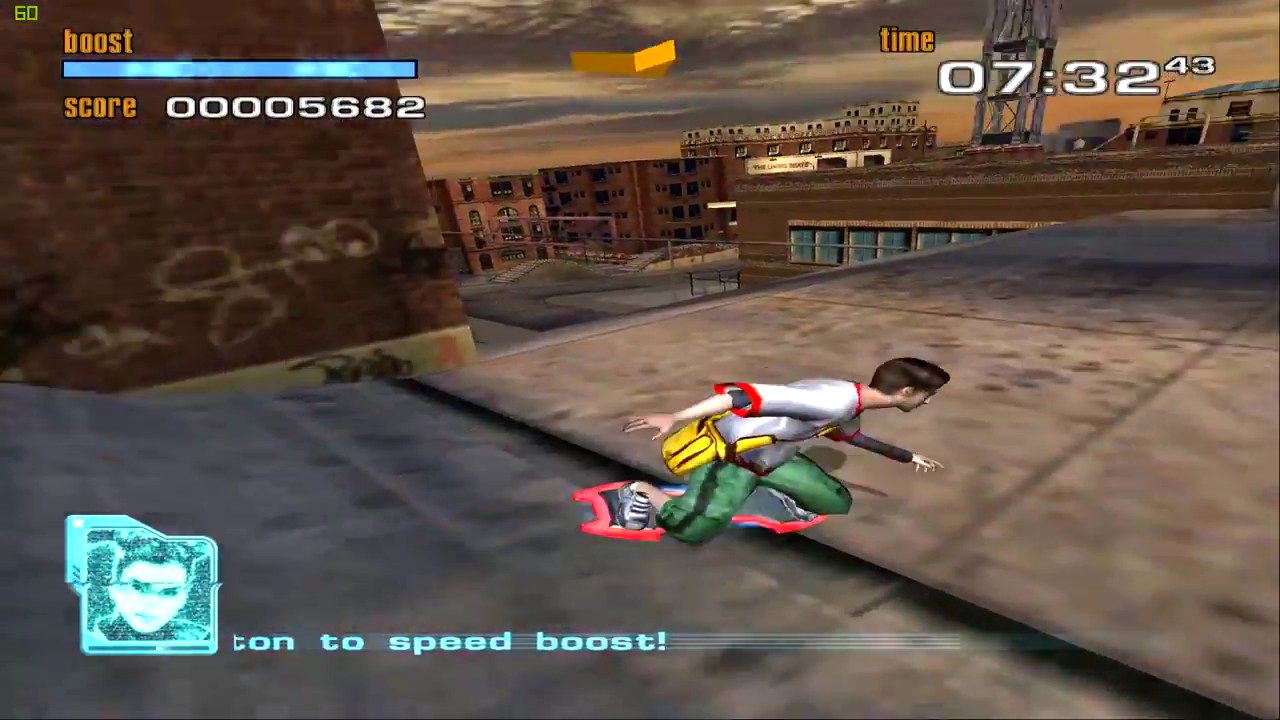Select the skating character in mid-crouch

coord(790,440)
